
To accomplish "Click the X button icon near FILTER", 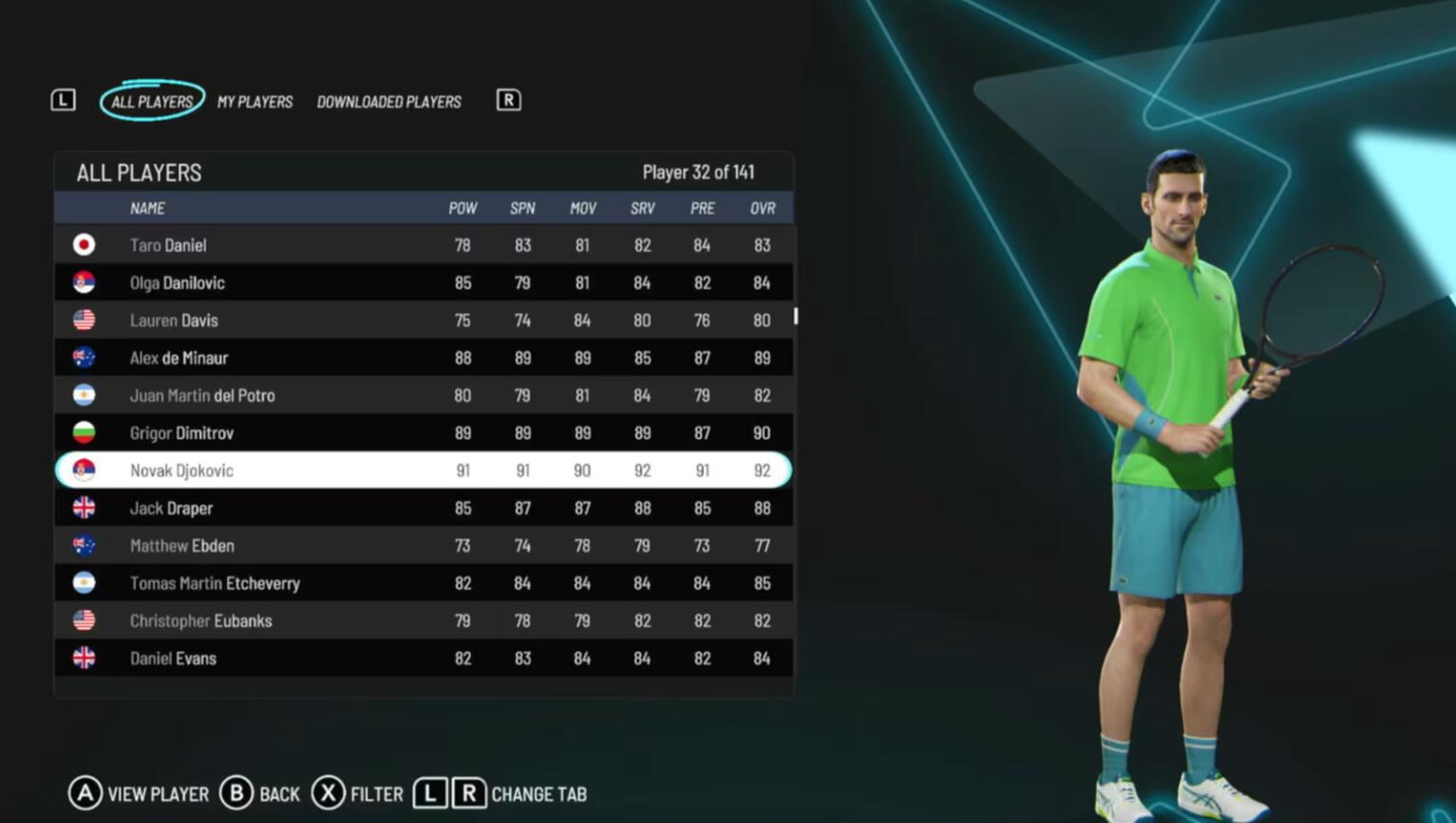I will [328, 794].
